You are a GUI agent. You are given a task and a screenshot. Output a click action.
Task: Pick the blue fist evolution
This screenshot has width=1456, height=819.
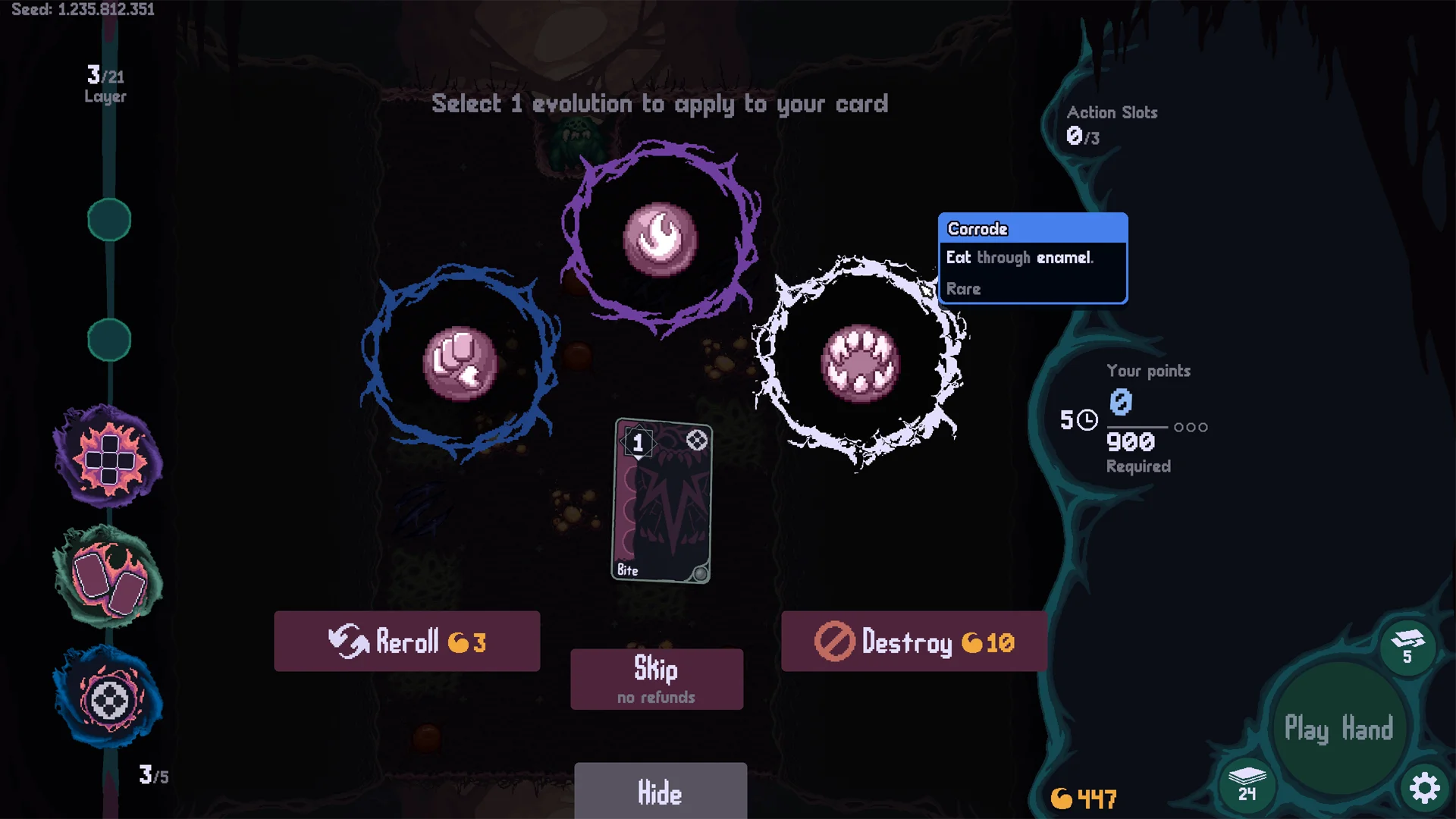click(x=460, y=363)
